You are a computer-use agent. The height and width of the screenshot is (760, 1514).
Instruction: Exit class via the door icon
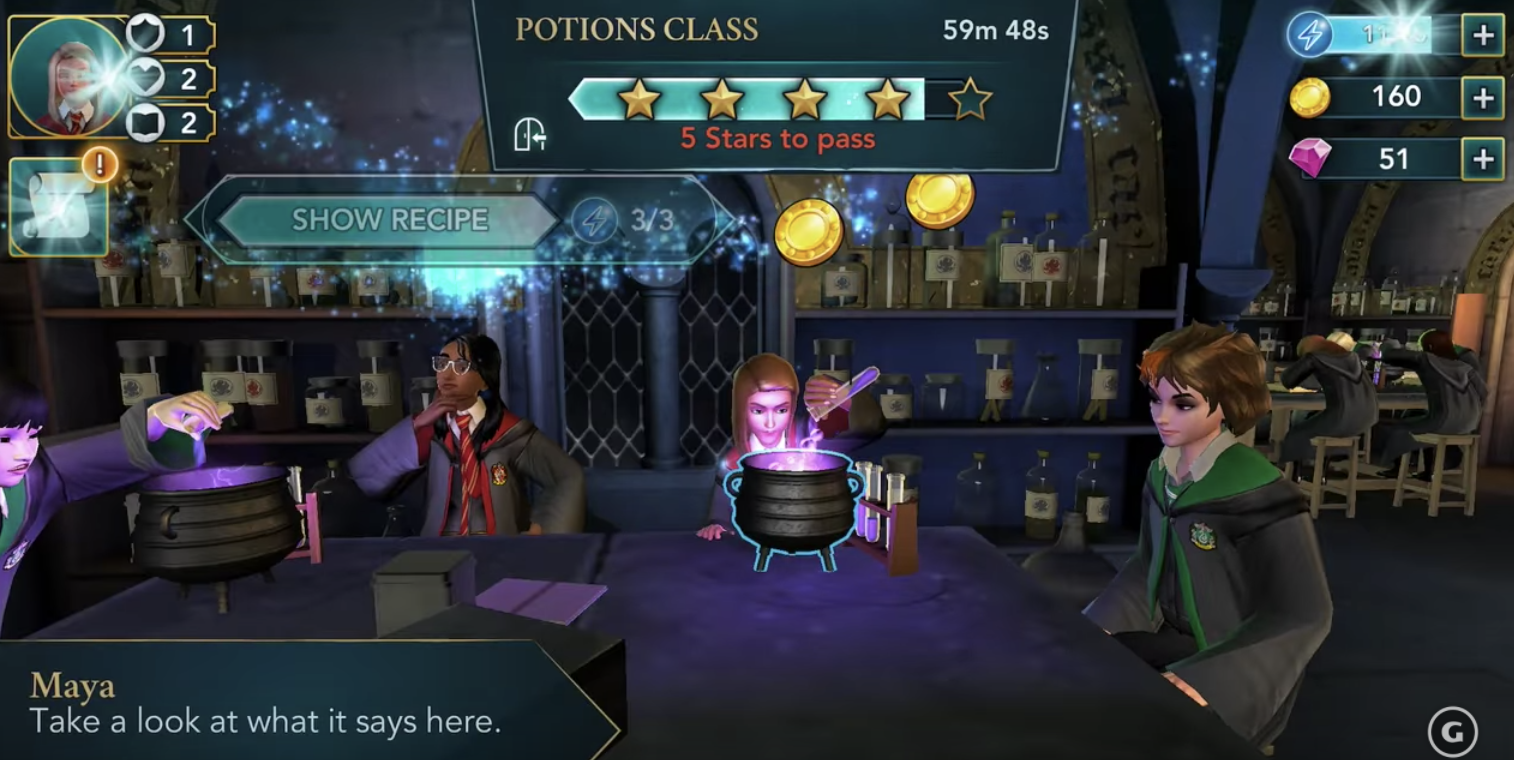[x=530, y=134]
